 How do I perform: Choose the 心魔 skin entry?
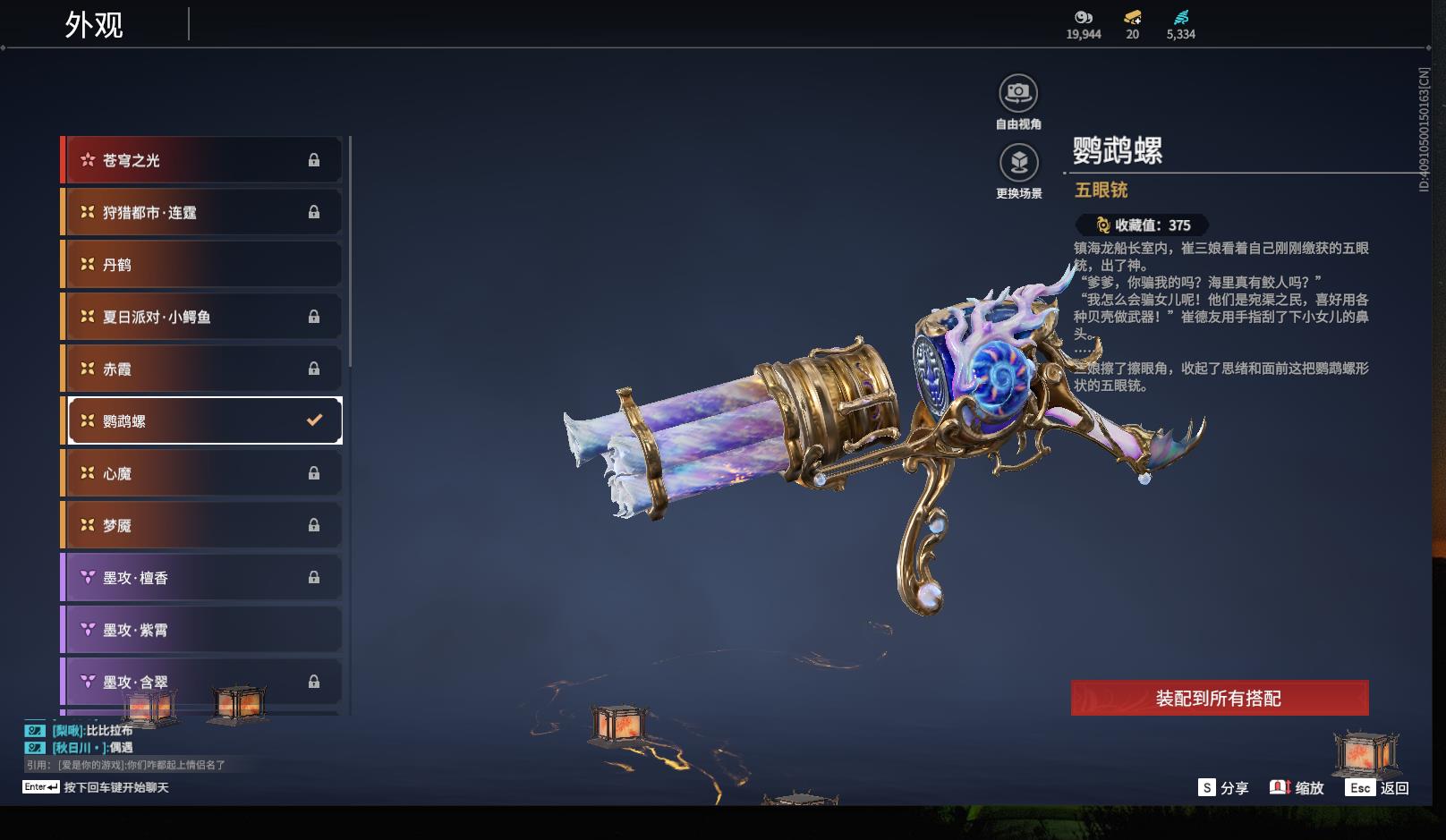pyautogui.click(x=202, y=473)
